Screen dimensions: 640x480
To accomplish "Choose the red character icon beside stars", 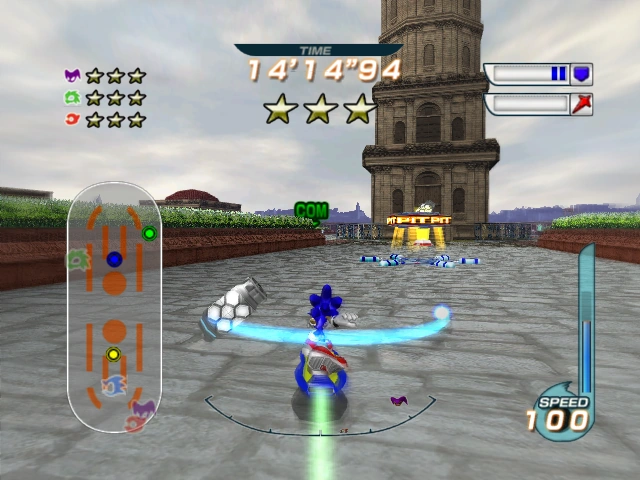I will click(72, 119).
